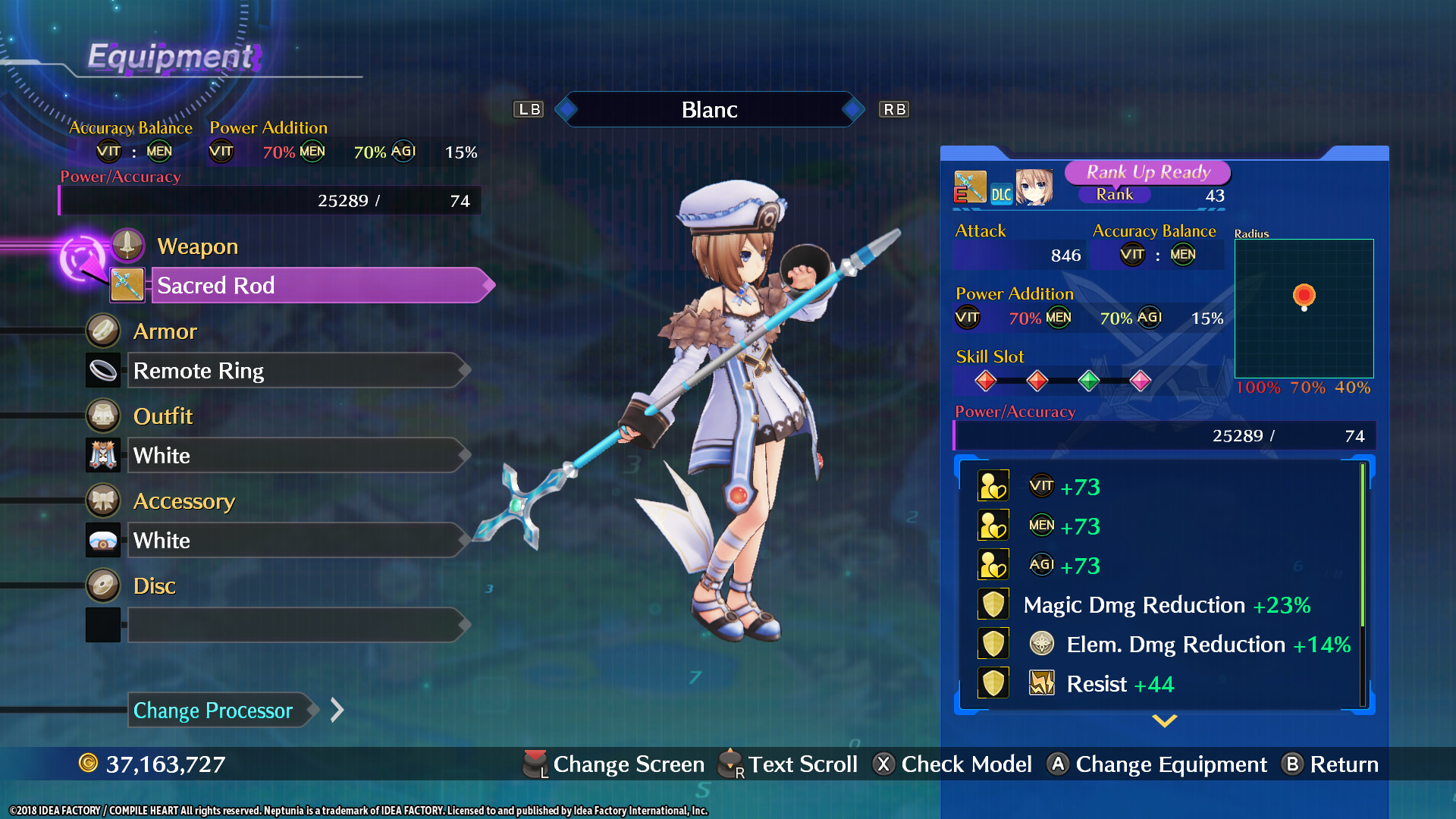The height and width of the screenshot is (819, 1456).
Task: Select the Weapon slot sword icon
Action: point(127,244)
